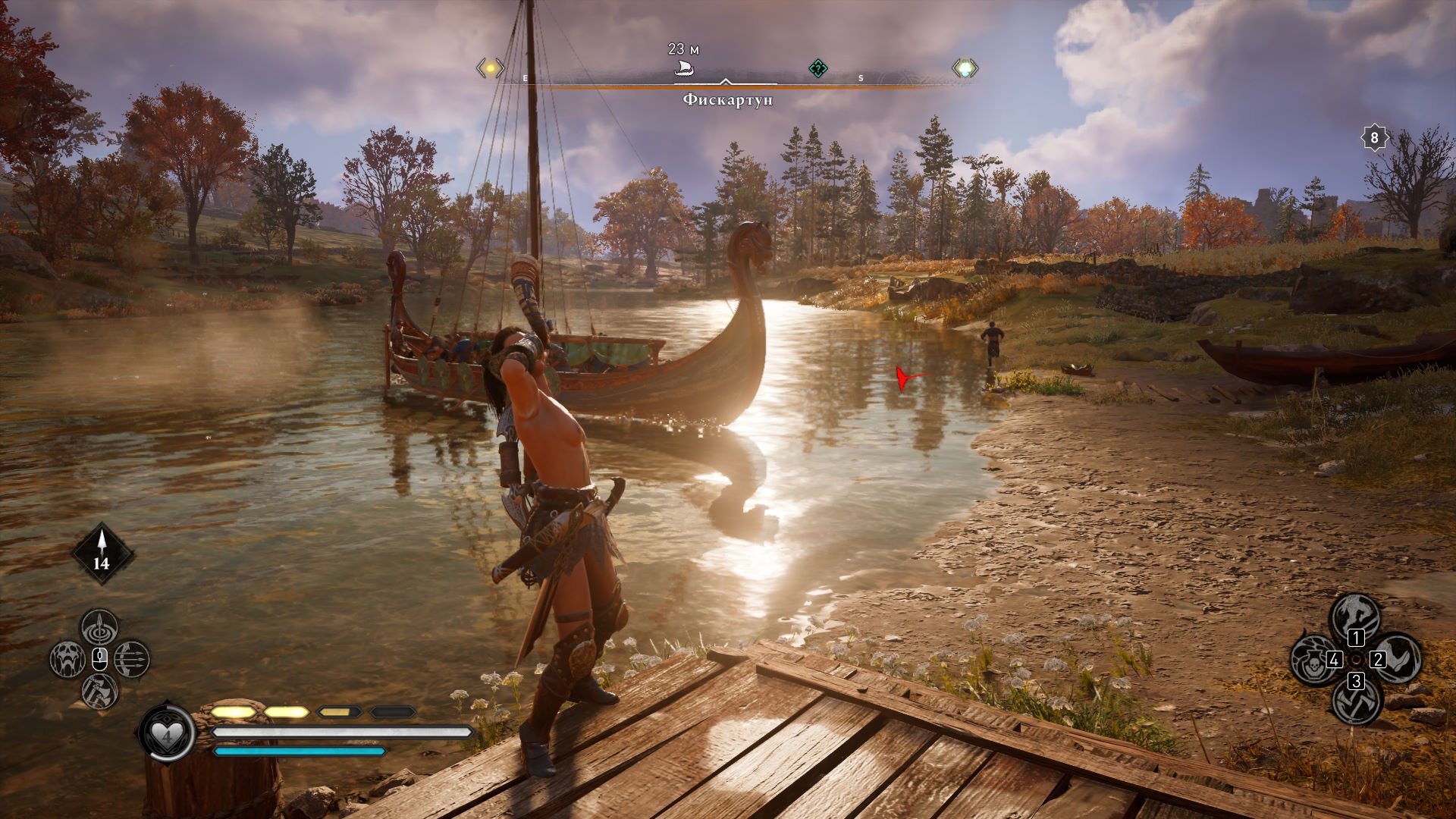This screenshot has height=819, width=1456.
Task: Activate the skull-face ranged ability
Action: [x=67, y=659]
